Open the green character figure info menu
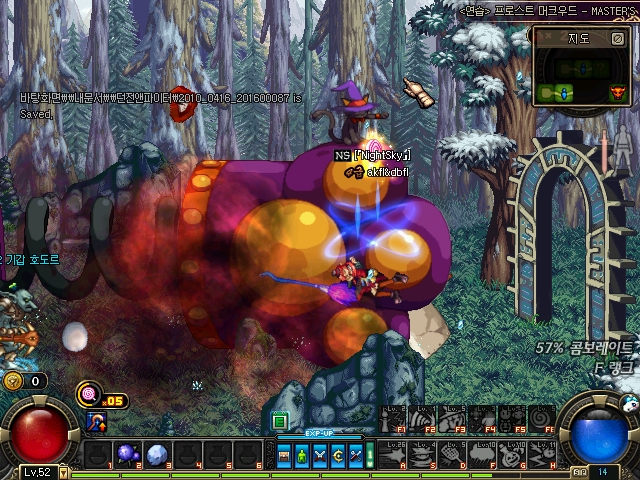The image size is (640, 480). tap(303, 456)
